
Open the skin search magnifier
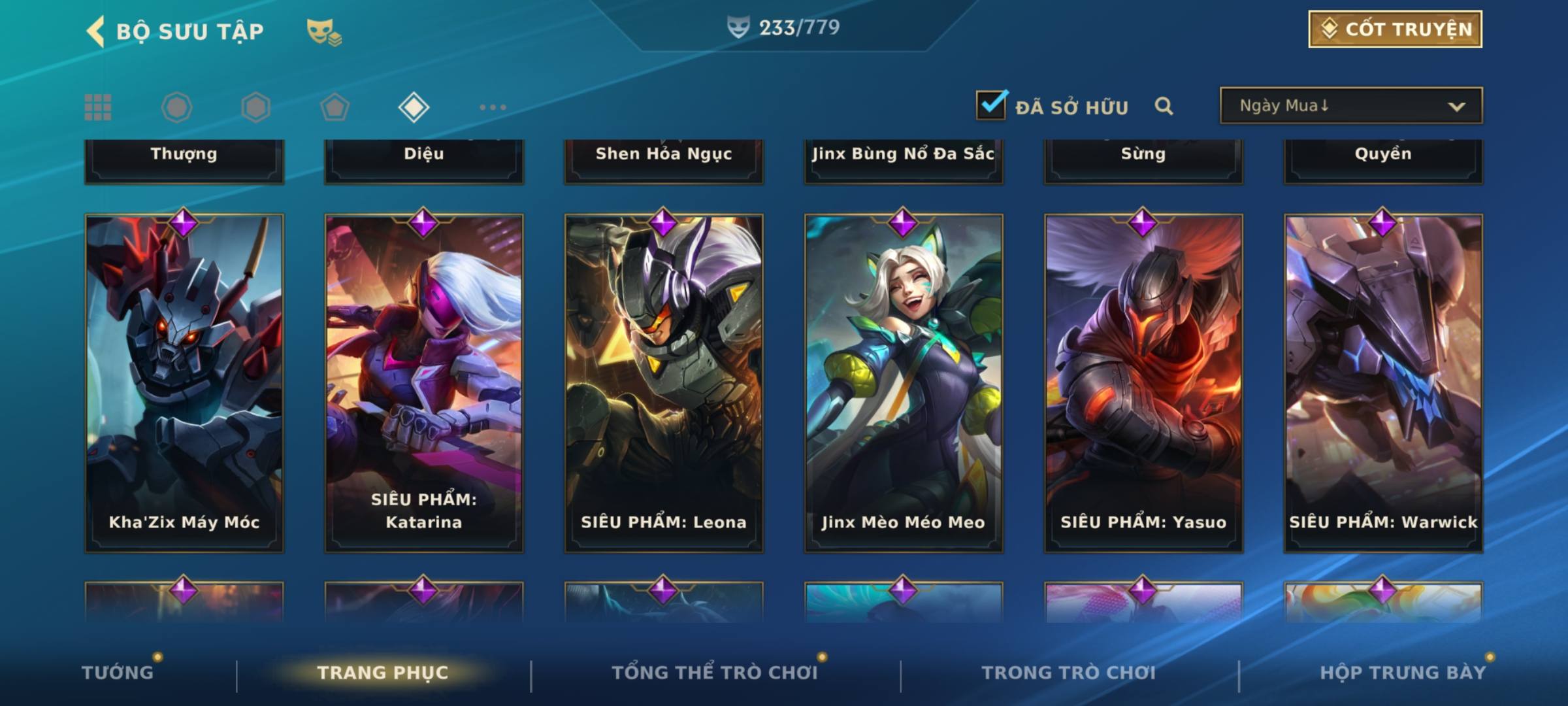(1164, 106)
